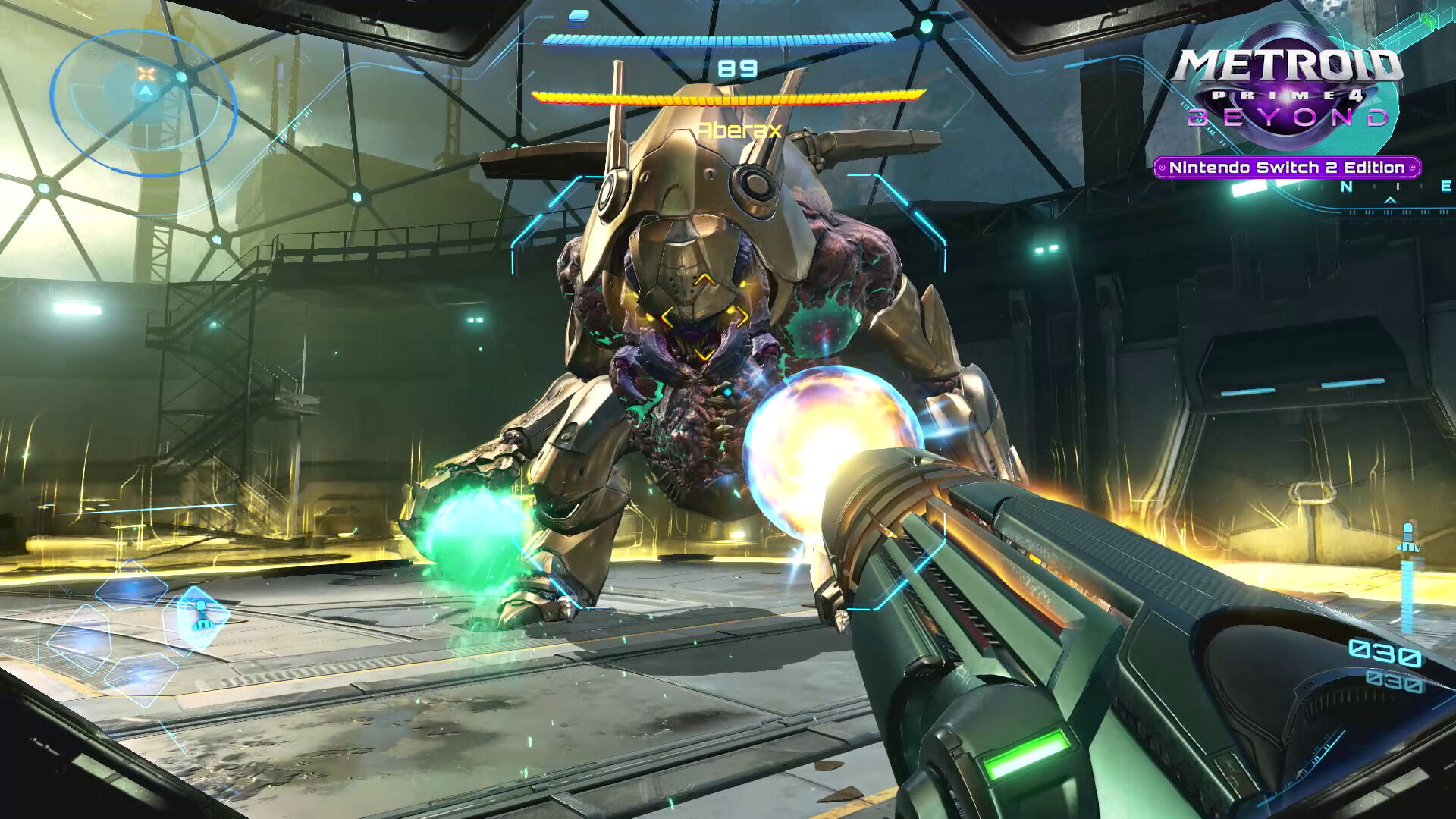Screen dimensions: 1456x819
Task: Select the highlighted missile weapon slot
Action: click(199, 616)
